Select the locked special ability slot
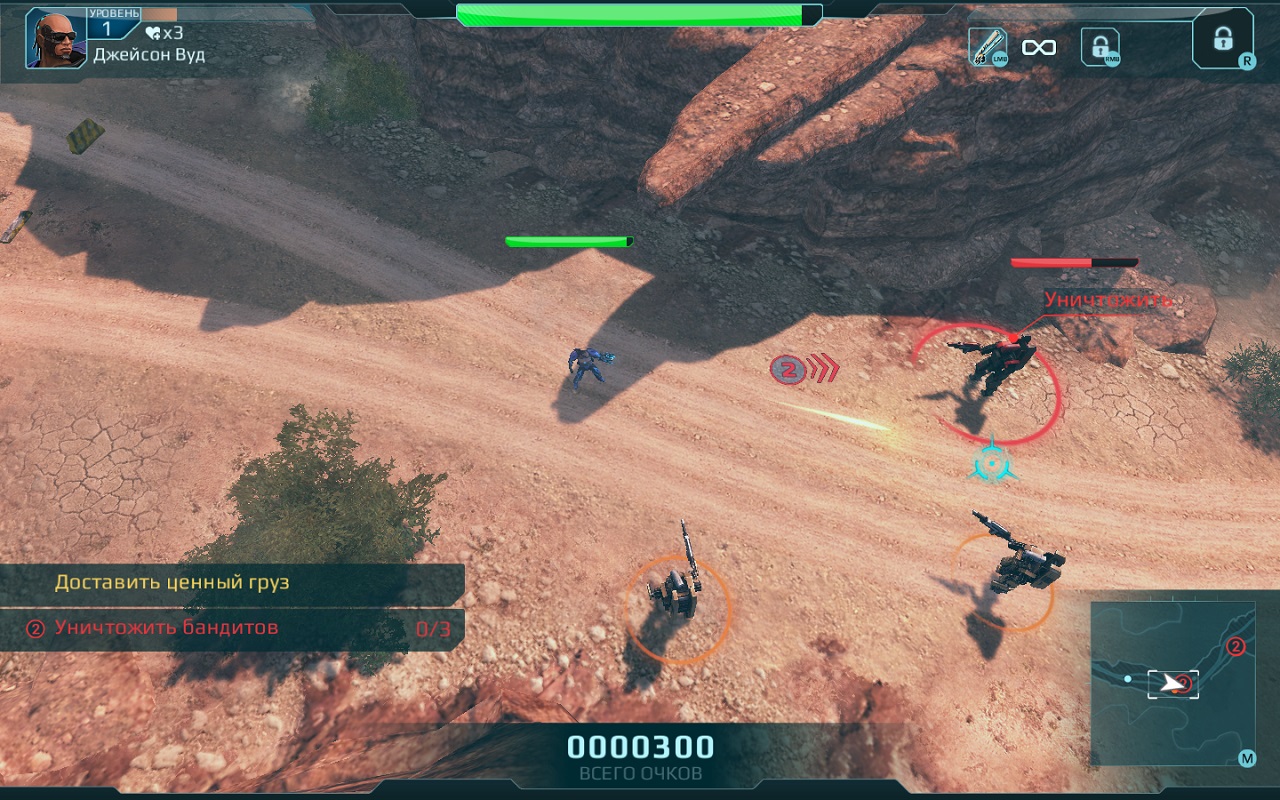 click(1222, 40)
